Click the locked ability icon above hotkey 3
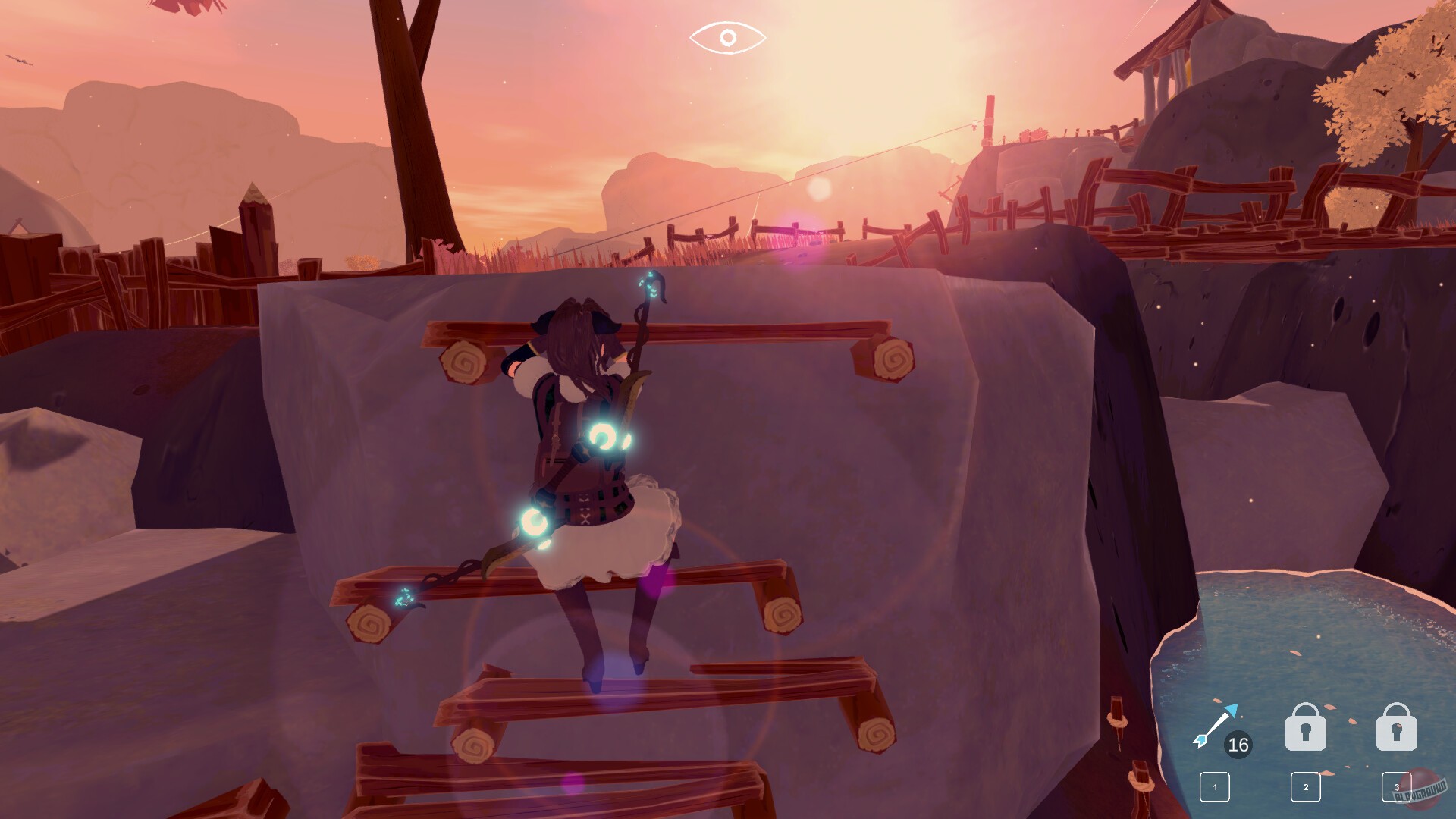Image resolution: width=1456 pixels, height=819 pixels. 1395,728
